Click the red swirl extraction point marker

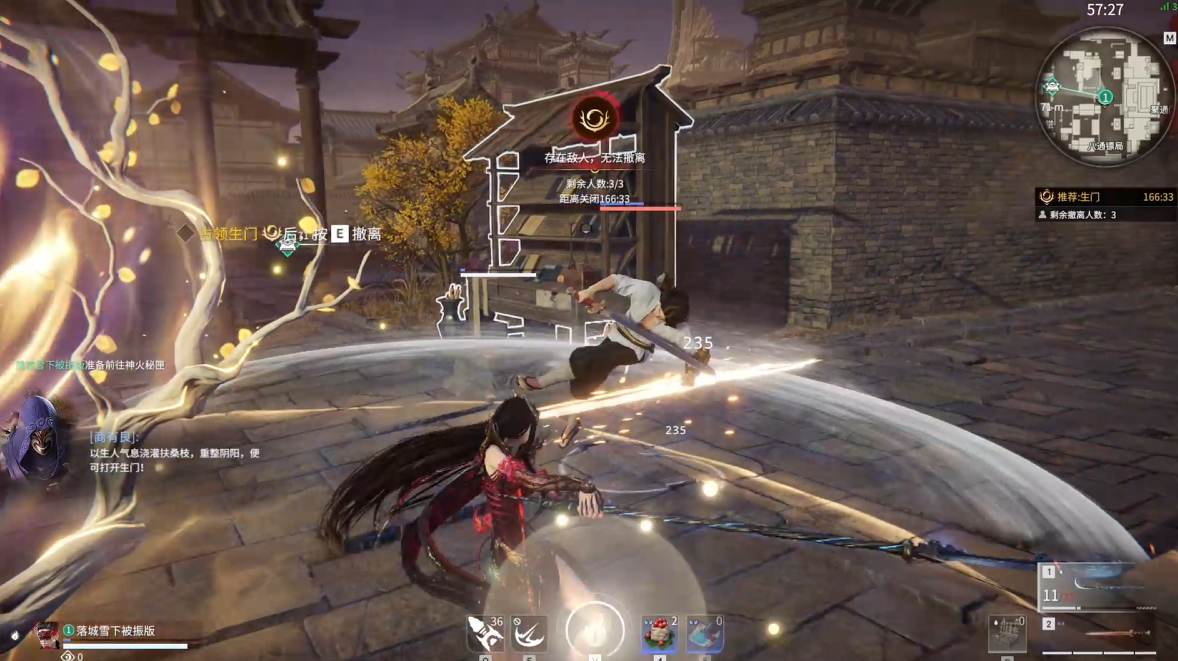(594, 120)
